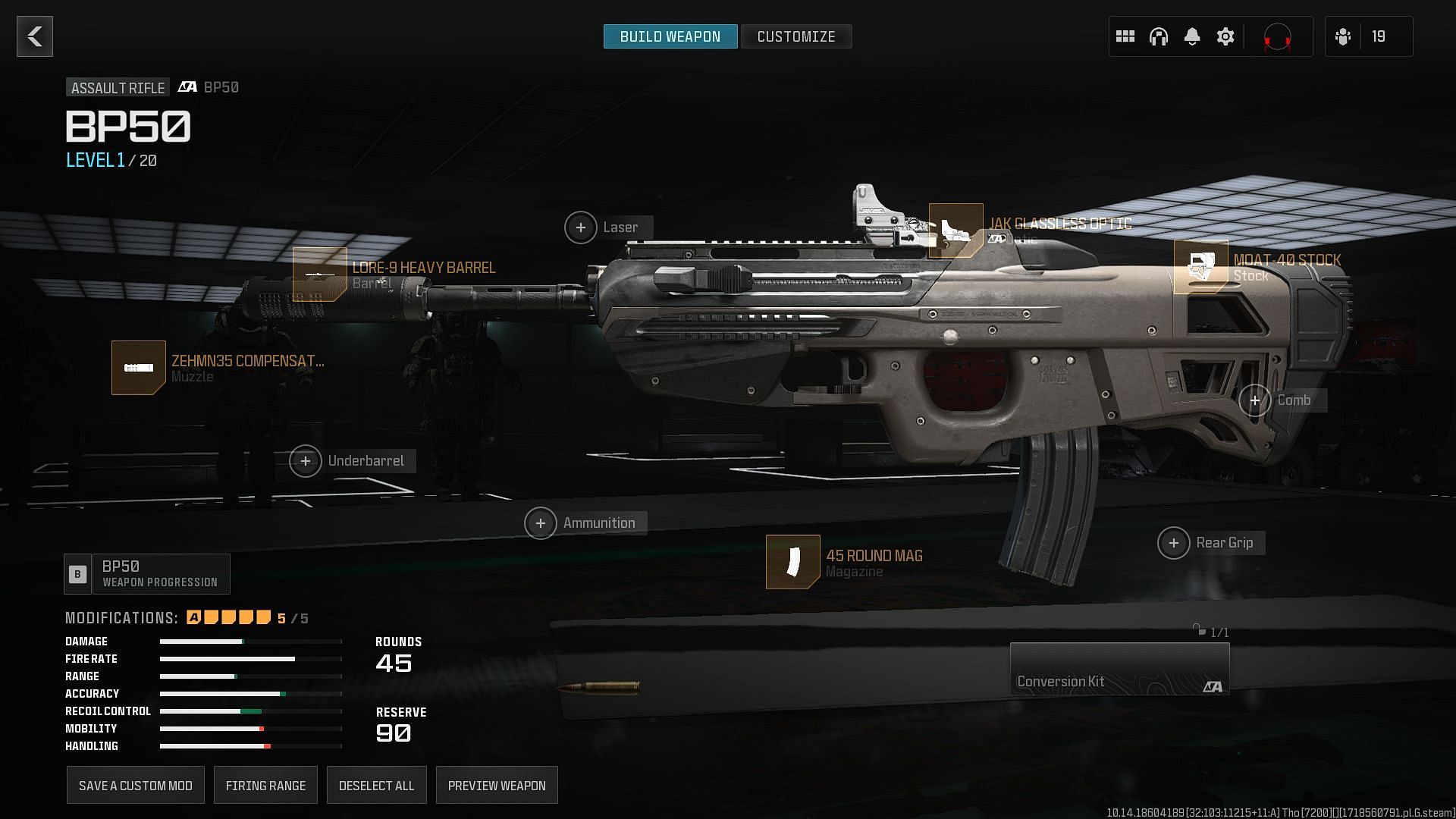
Task: Add a Rear Grip attachment
Action: click(1174, 543)
